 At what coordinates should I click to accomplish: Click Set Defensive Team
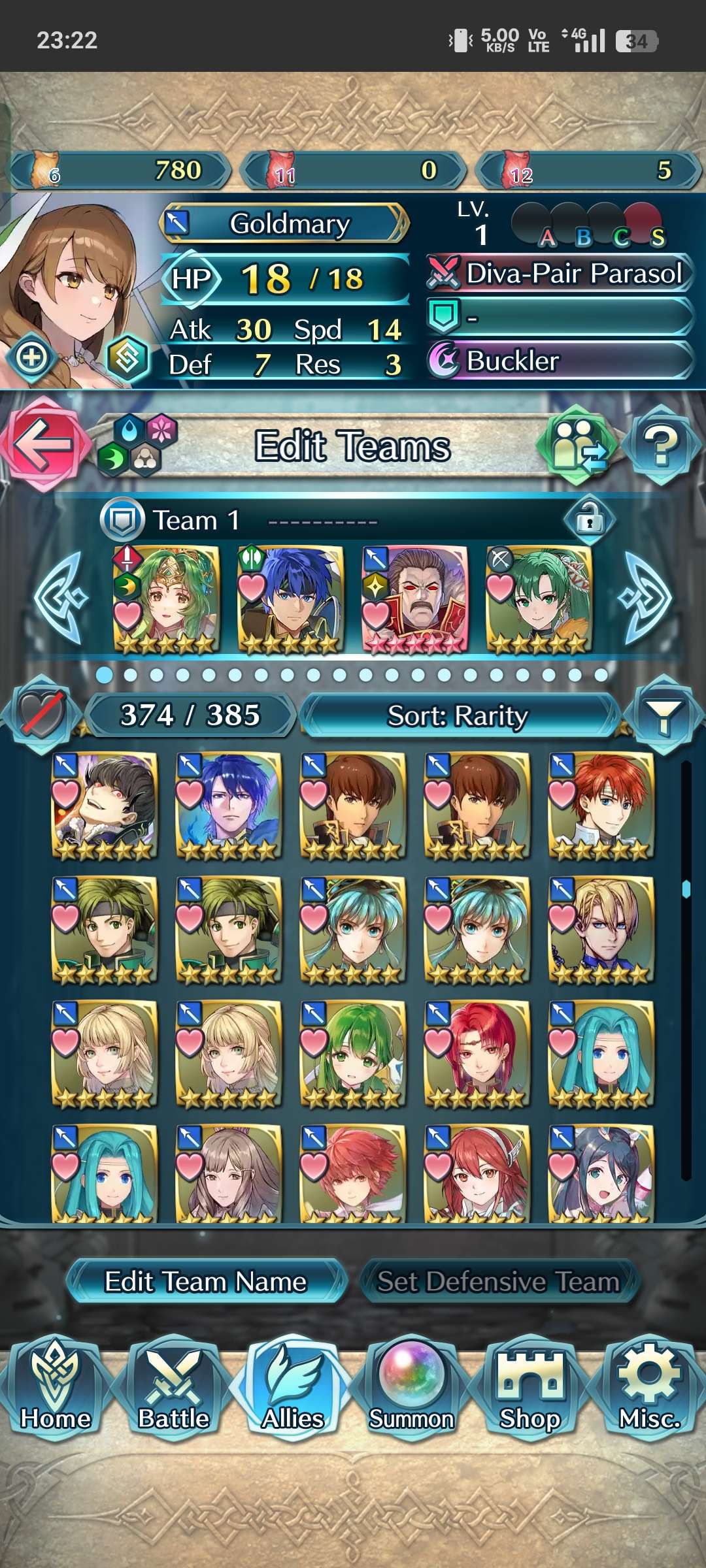[498, 1282]
